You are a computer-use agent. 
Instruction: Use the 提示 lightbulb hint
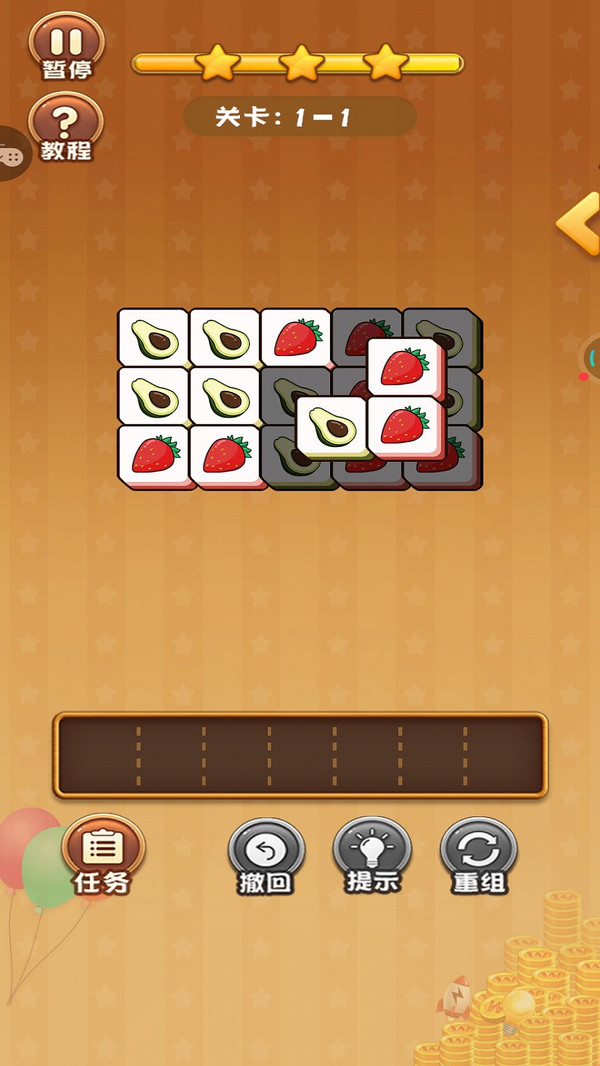[x=372, y=856]
